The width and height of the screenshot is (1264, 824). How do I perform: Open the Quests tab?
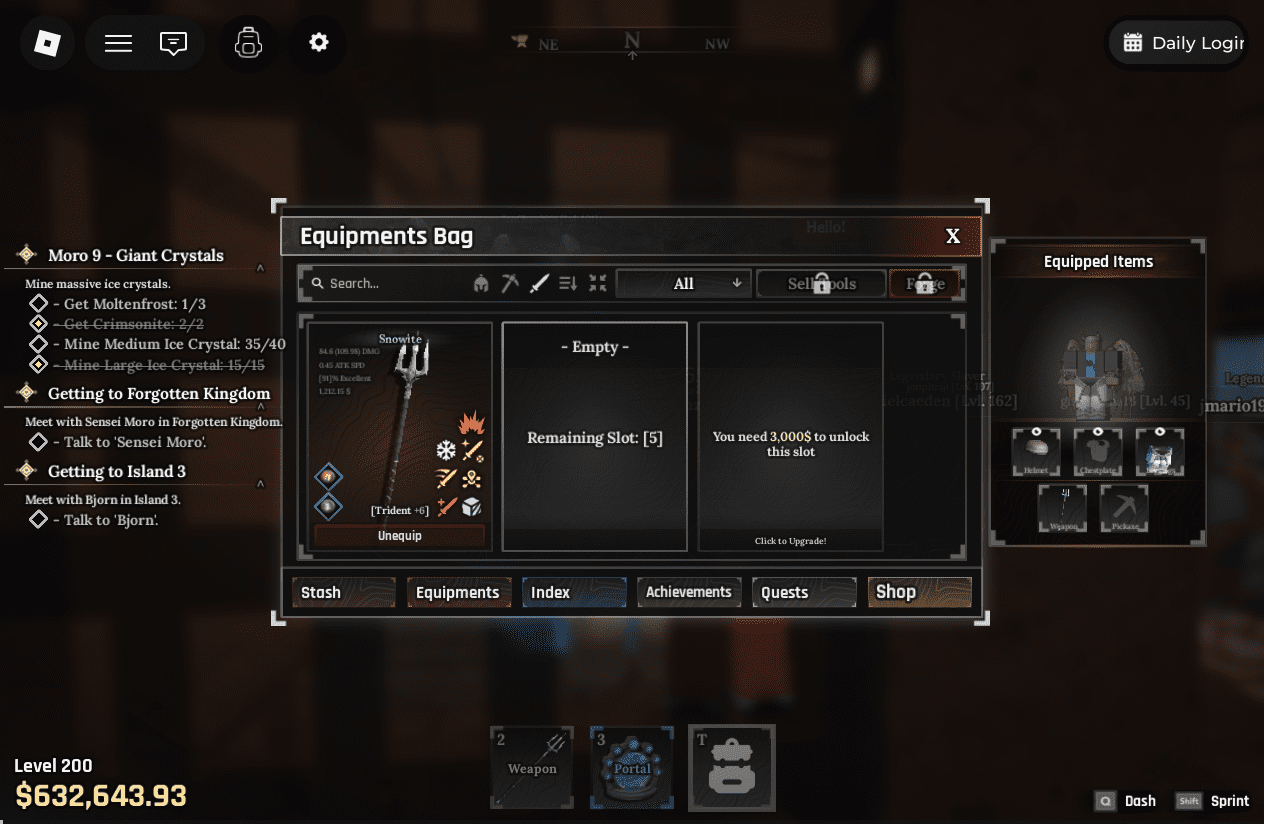[804, 592]
